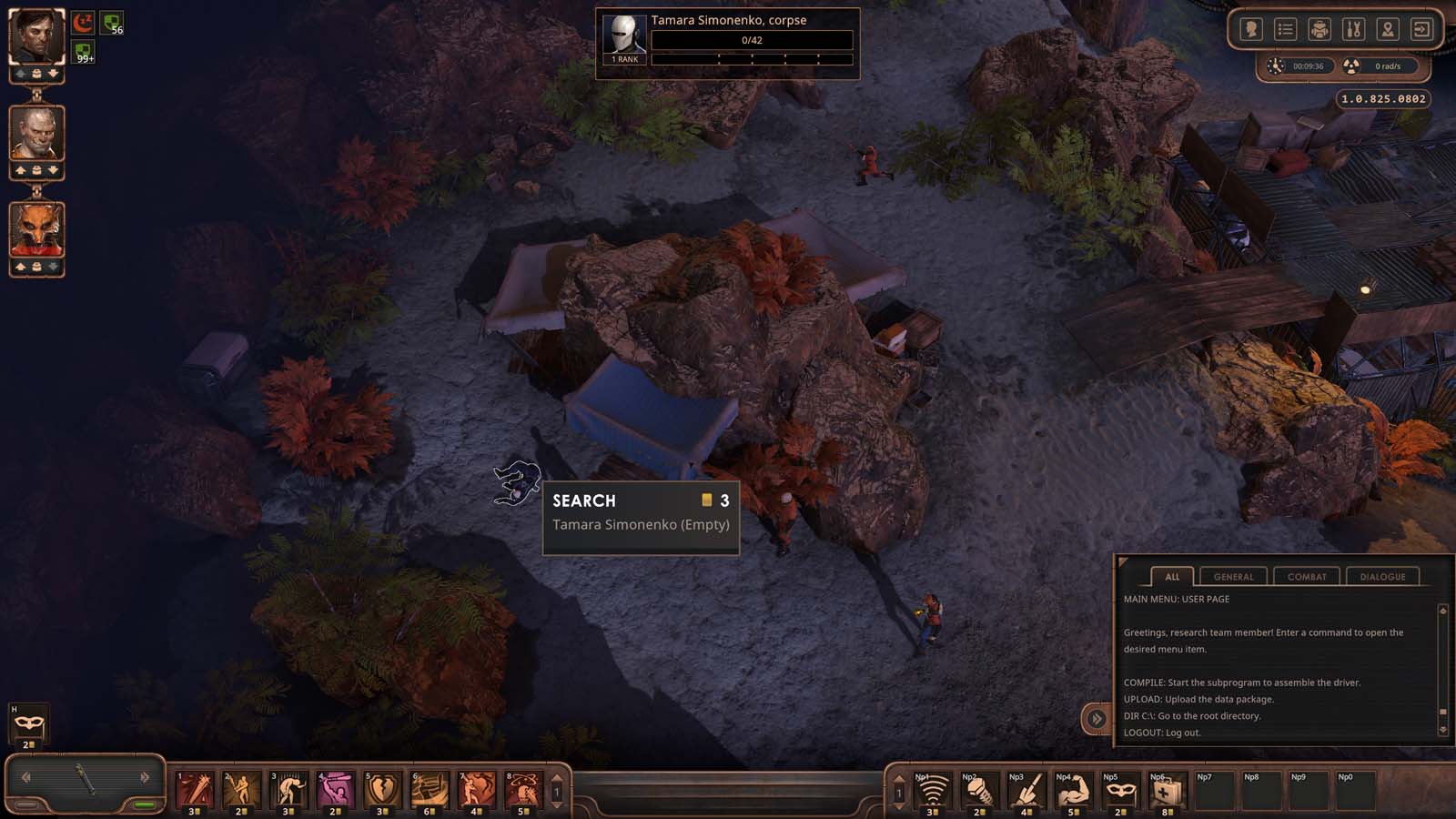Activate the shovel dig skill
The image size is (1456, 819).
coord(1026,792)
